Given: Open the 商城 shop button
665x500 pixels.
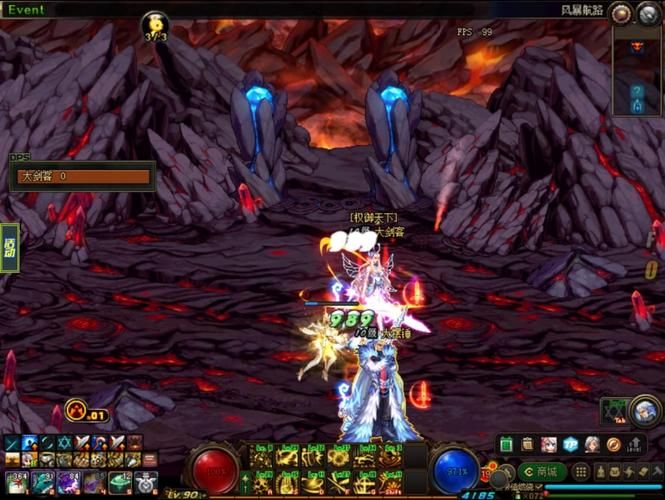Looking at the screenshot, I should click(543, 471).
